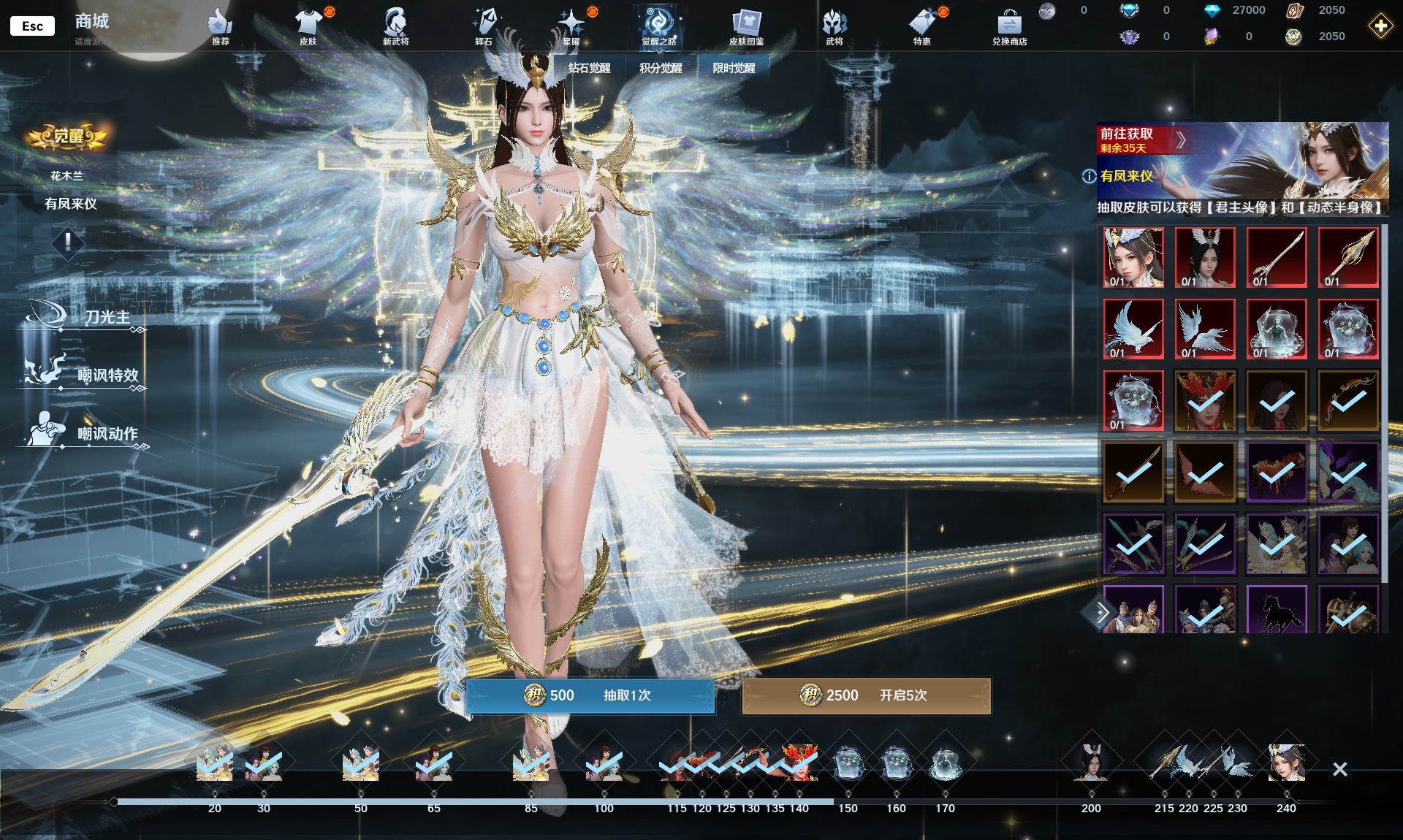
Task: Open the 新武将 category
Action: (395, 27)
